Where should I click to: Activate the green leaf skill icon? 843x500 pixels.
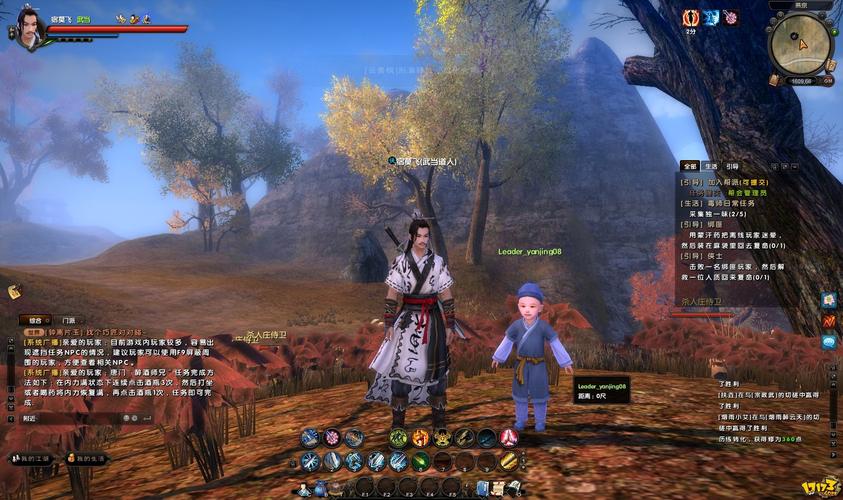click(x=420, y=461)
